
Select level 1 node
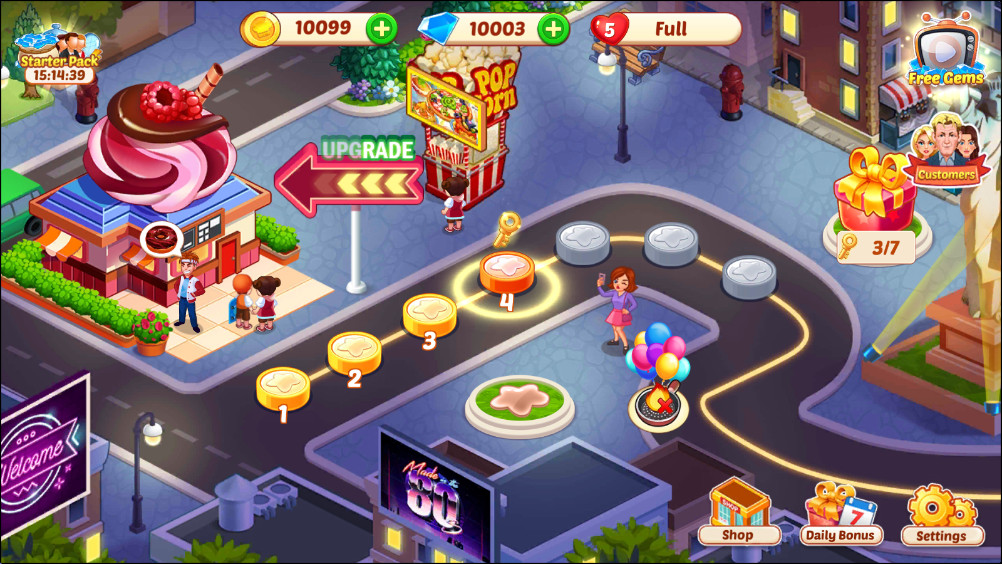point(283,388)
